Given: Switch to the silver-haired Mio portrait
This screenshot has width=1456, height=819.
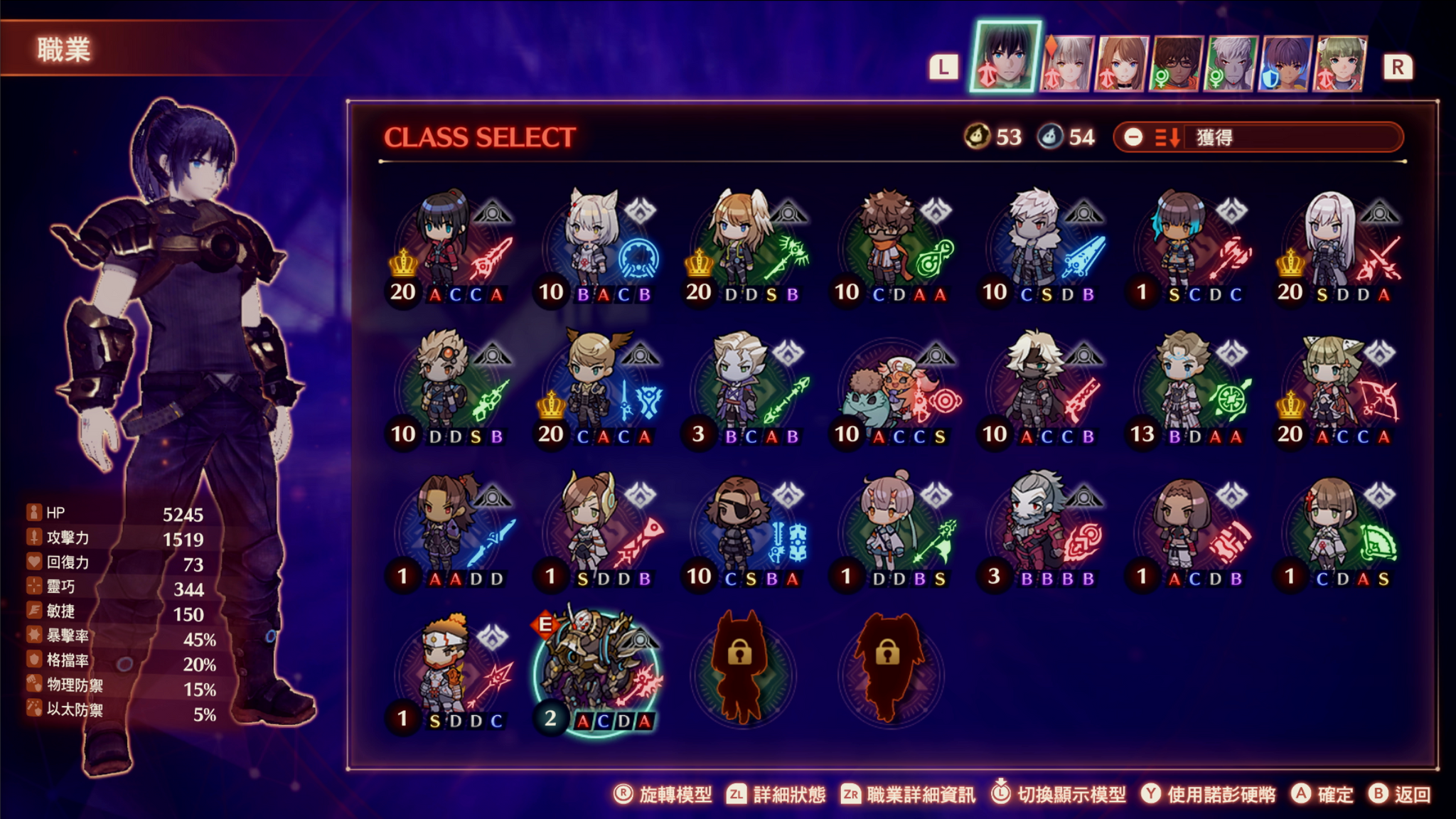Looking at the screenshot, I should point(1066,64).
